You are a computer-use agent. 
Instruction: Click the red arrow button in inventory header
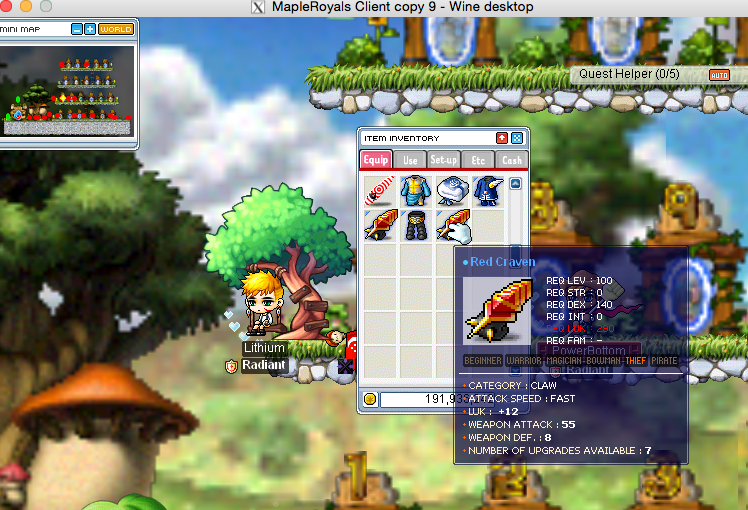[502, 138]
